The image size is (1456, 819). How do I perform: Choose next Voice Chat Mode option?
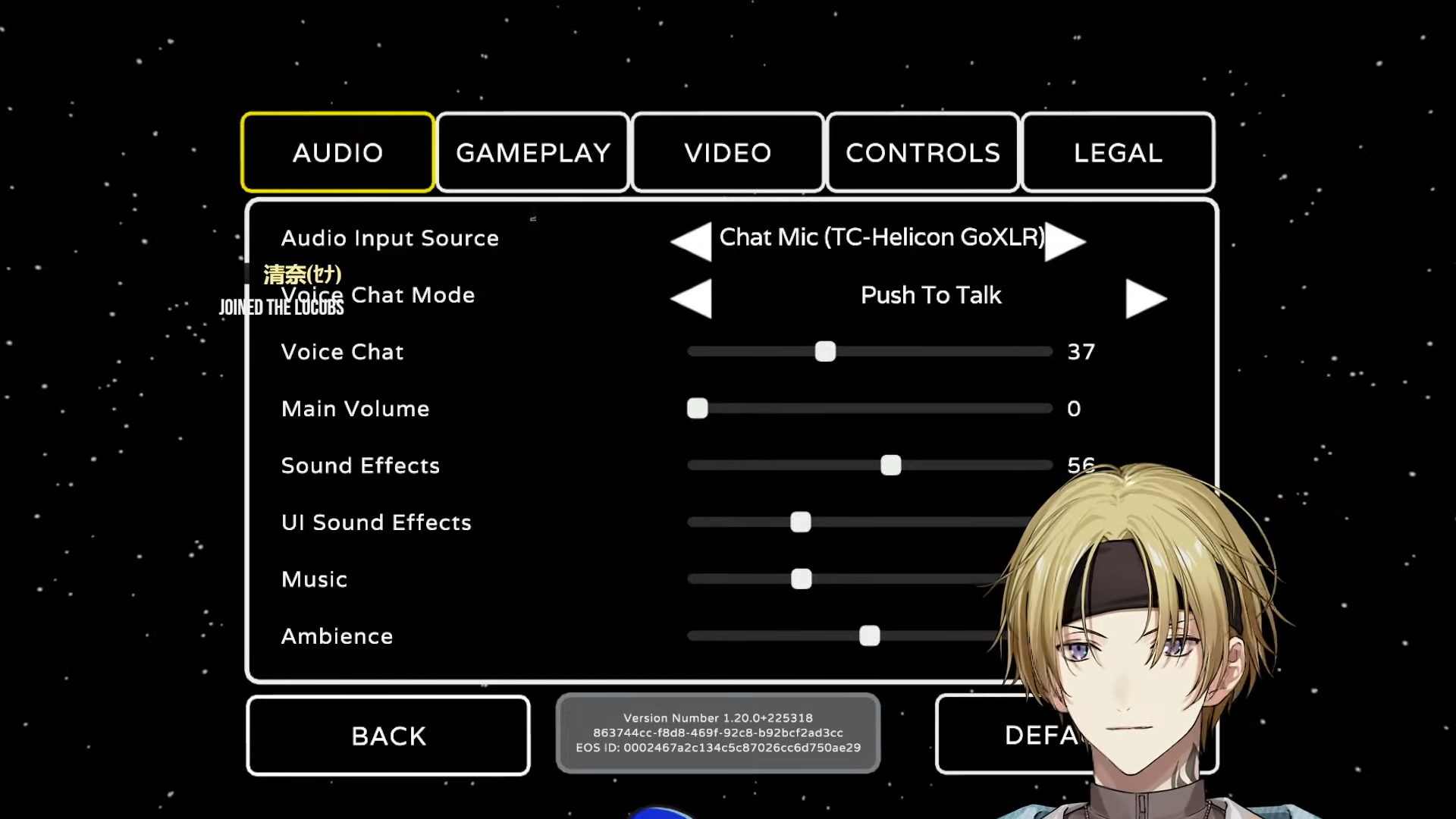tap(1145, 298)
